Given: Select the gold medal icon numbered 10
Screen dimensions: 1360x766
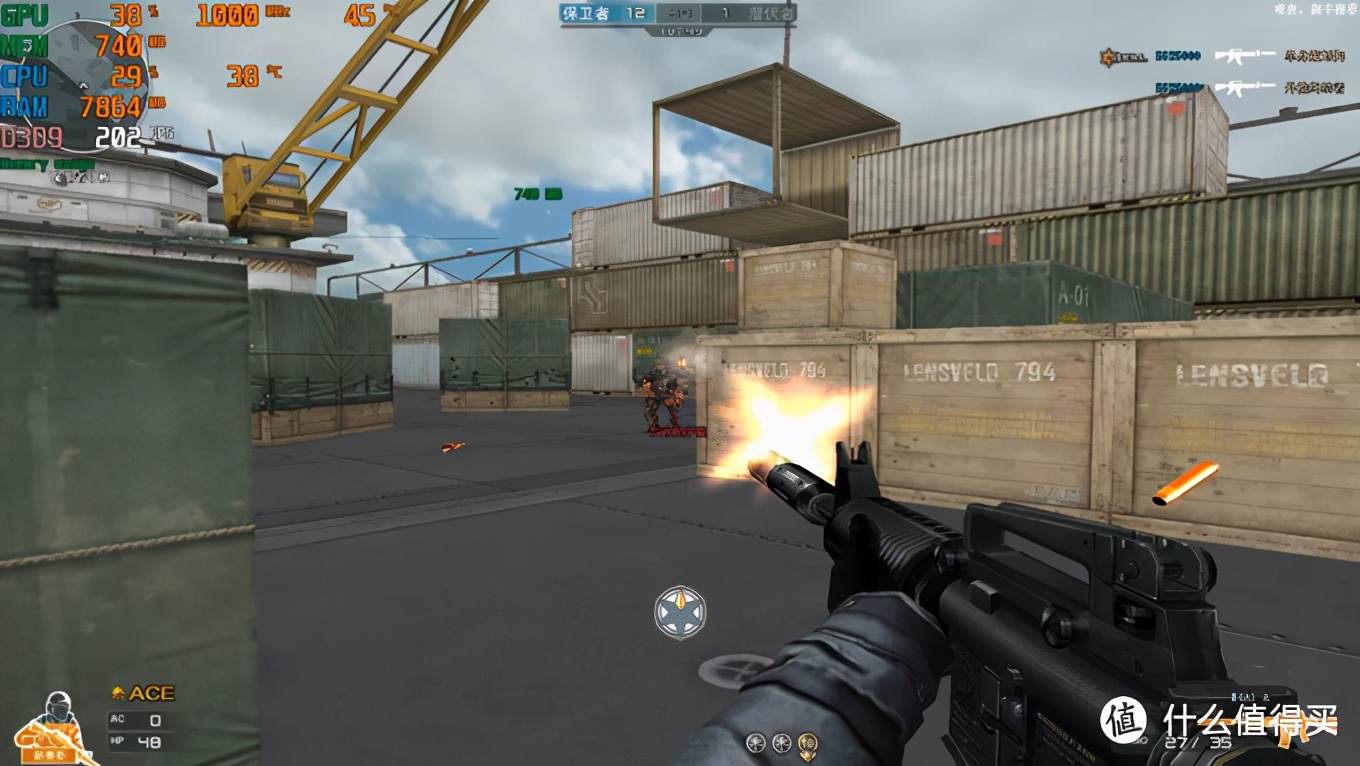Looking at the screenshot, I should click(807, 743).
